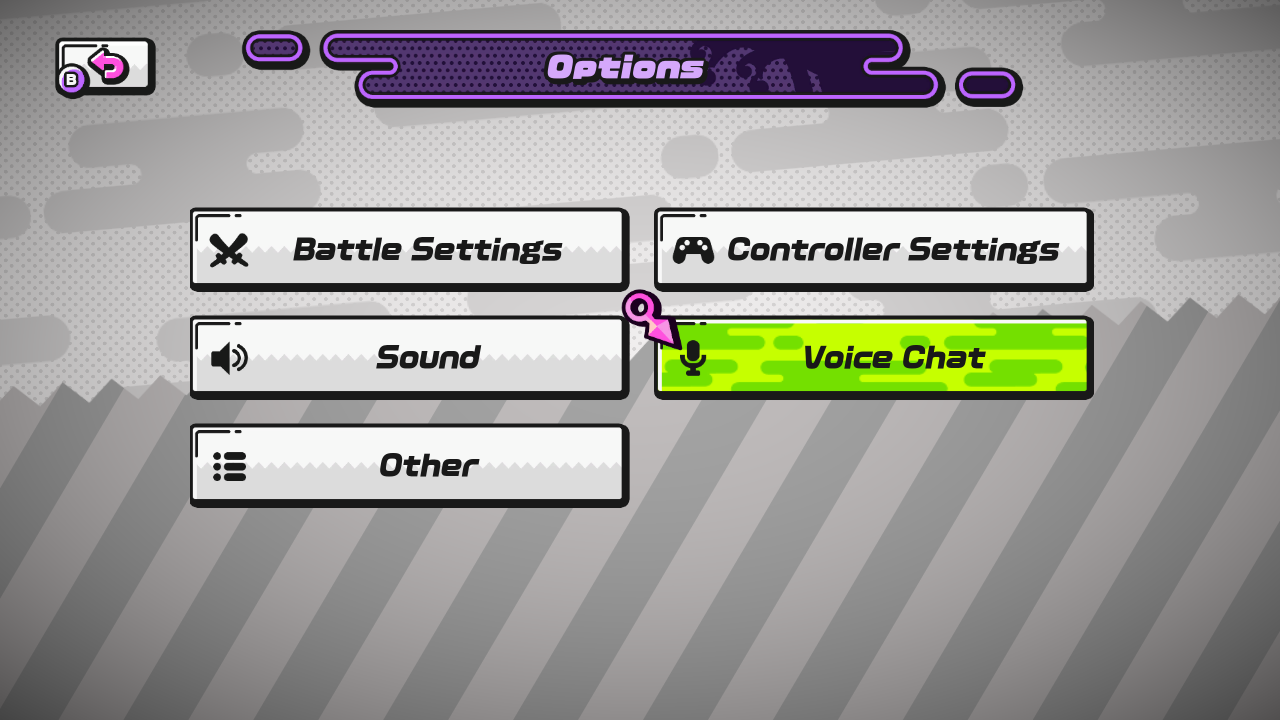Image resolution: width=1280 pixels, height=720 pixels.
Task: Choose the Voice Chat option
Action: click(x=873, y=357)
